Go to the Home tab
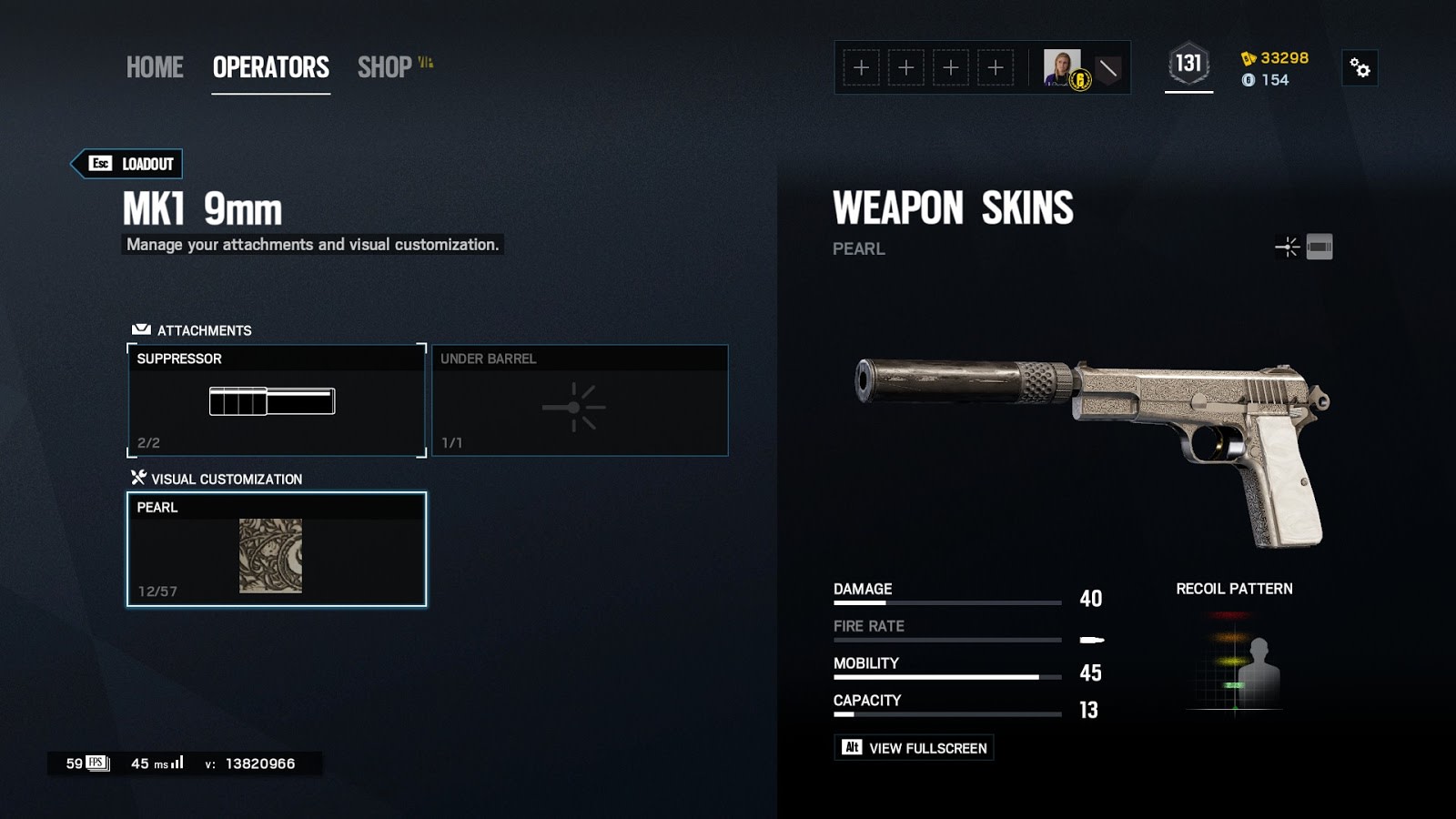The height and width of the screenshot is (819, 1456). click(x=155, y=67)
